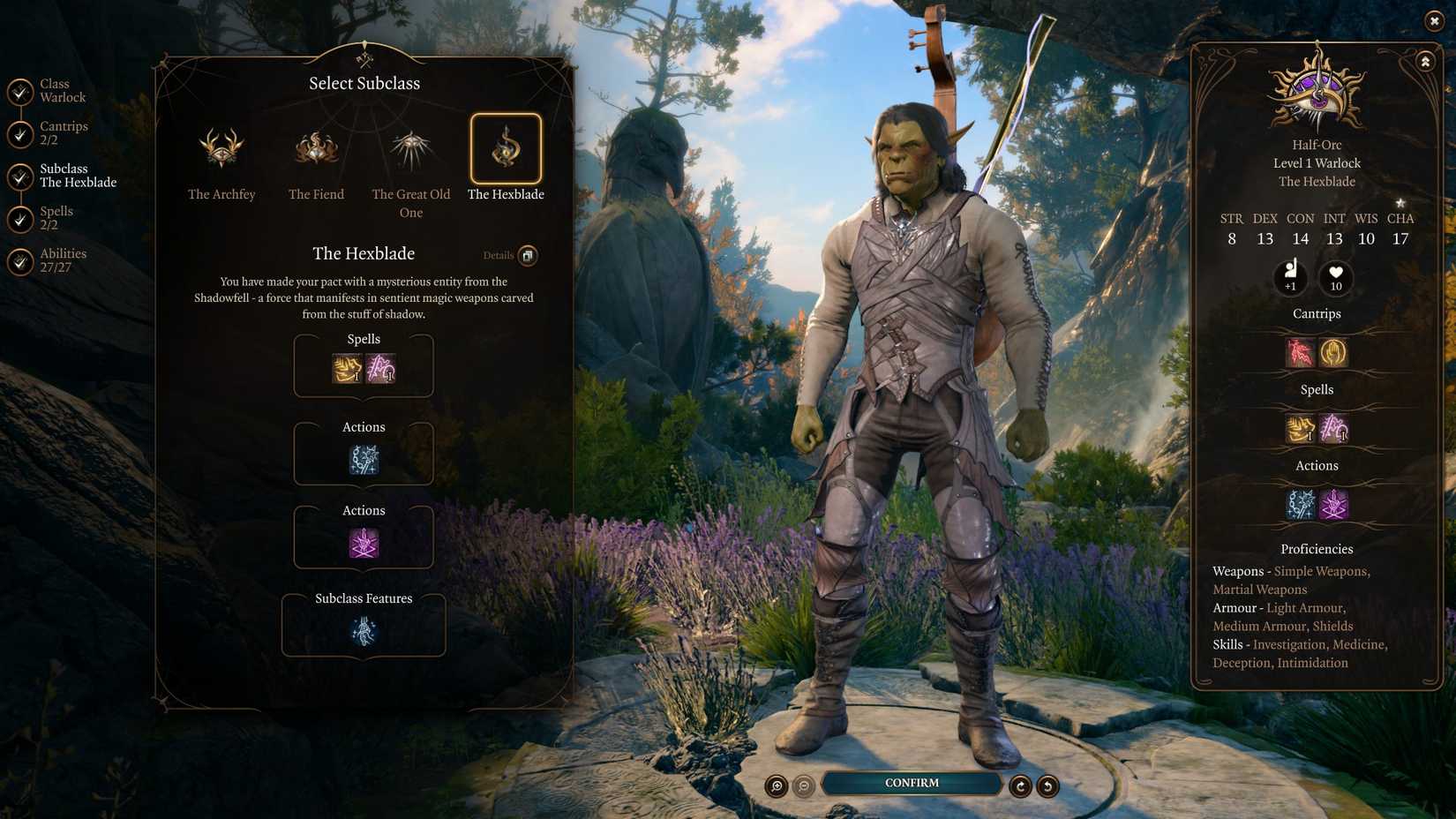Click the Subclass Features icon
The width and height of the screenshot is (1456, 819).
364,628
